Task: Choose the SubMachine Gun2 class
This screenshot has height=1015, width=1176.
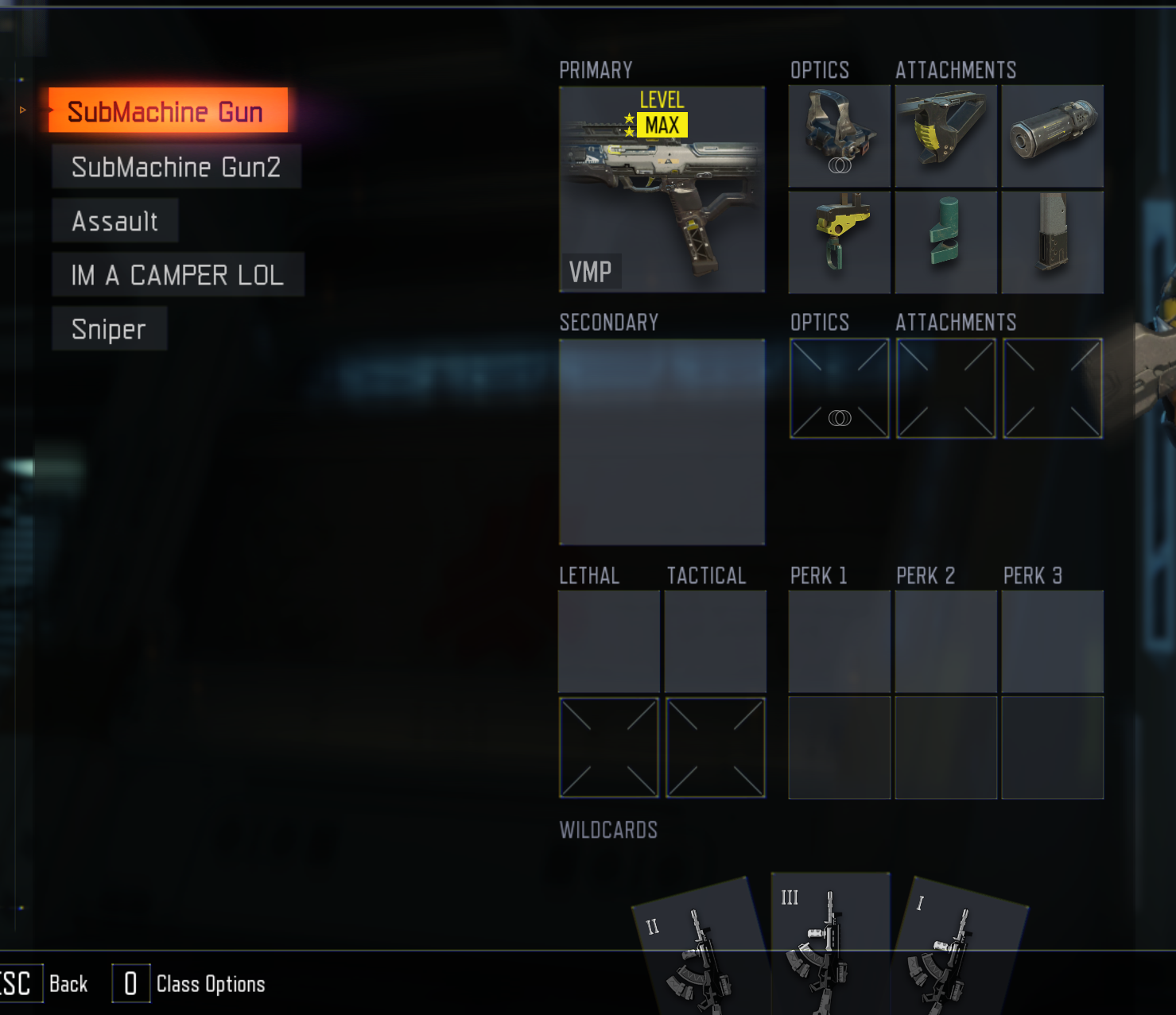Action: 176,167
